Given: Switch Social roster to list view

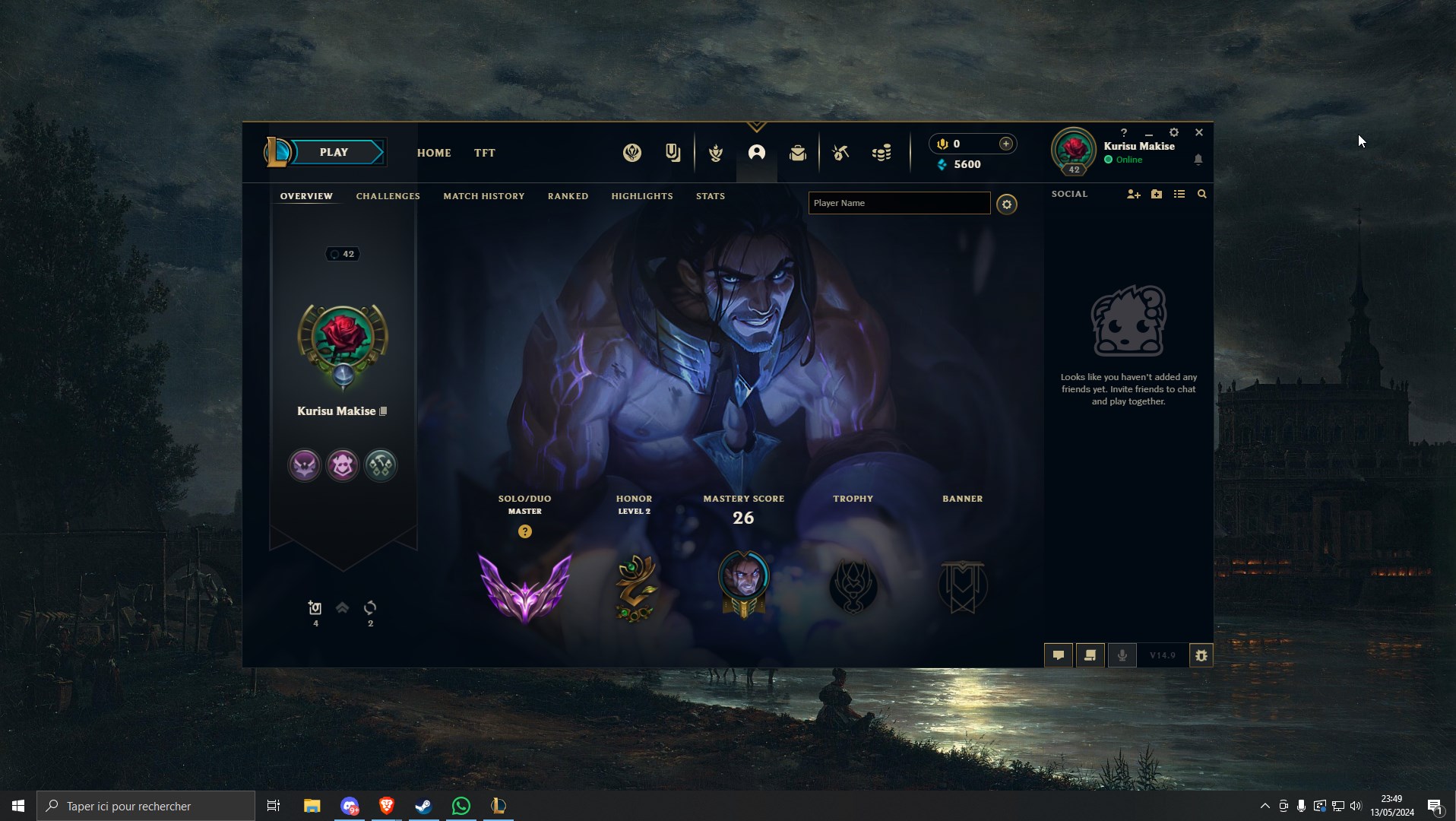Looking at the screenshot, I should pos(1179,194).
